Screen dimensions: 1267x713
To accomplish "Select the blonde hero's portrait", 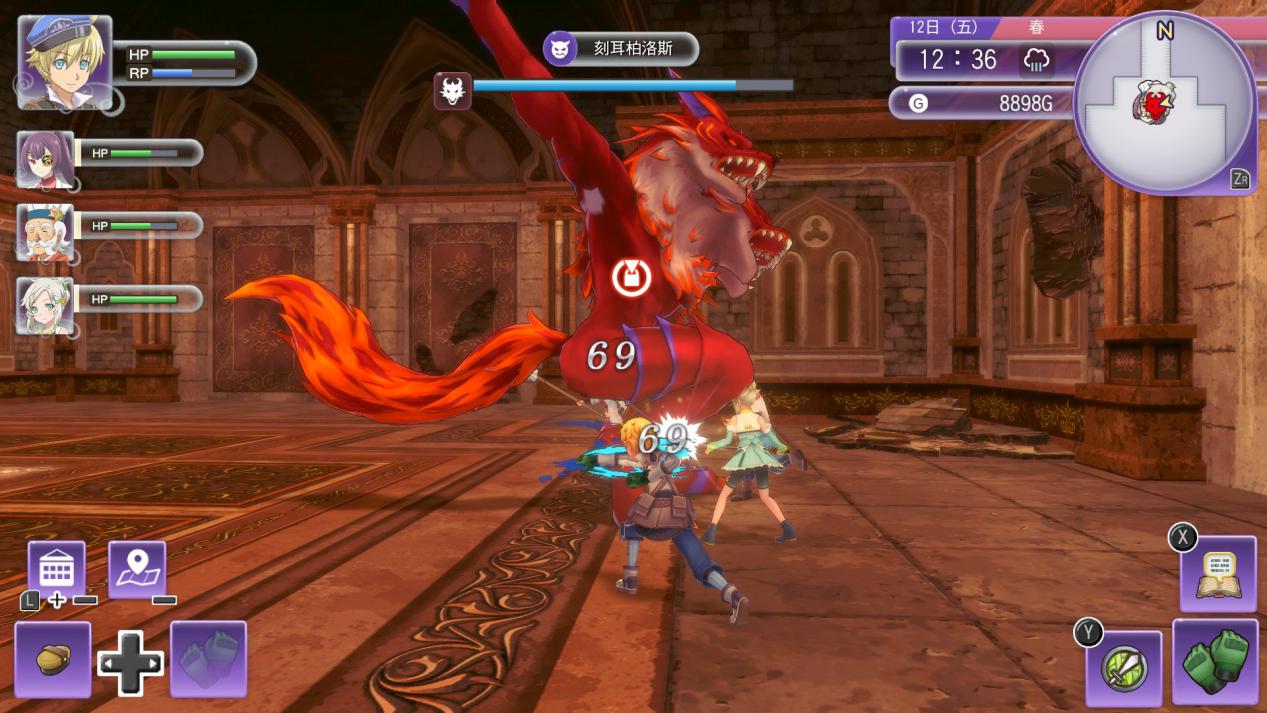I will pos(64,62).
